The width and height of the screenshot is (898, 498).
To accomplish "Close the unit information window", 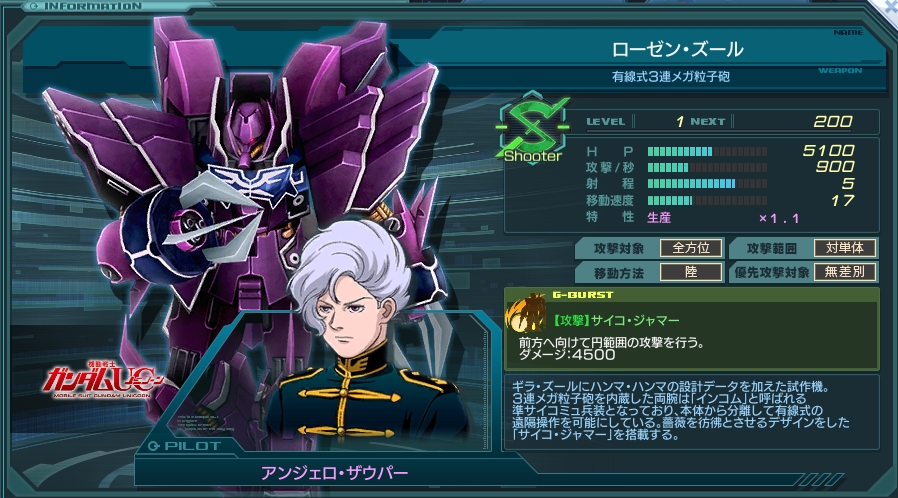I will (x=889, y=6).
